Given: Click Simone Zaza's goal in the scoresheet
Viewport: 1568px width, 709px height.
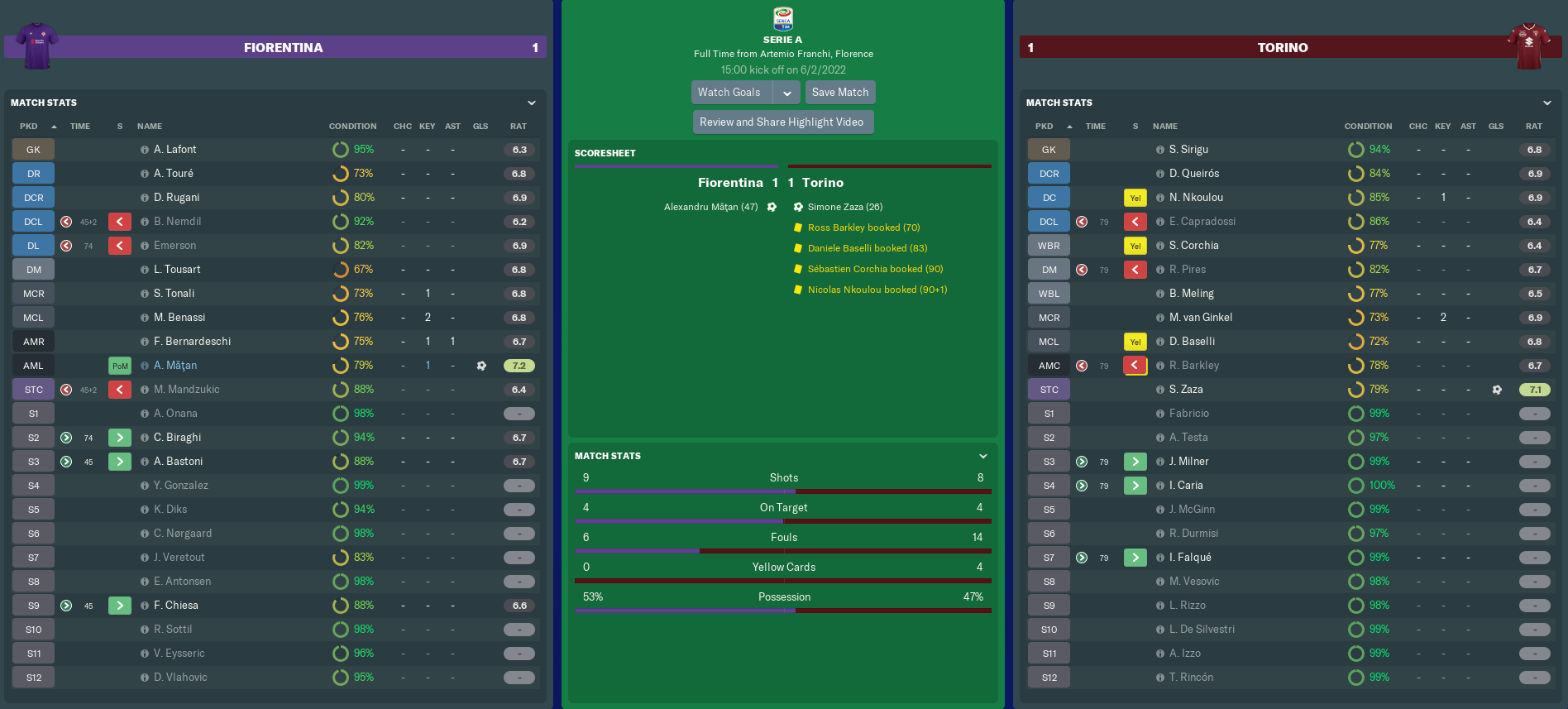Looking at the screenshot, I should click(x=844, y=207).
